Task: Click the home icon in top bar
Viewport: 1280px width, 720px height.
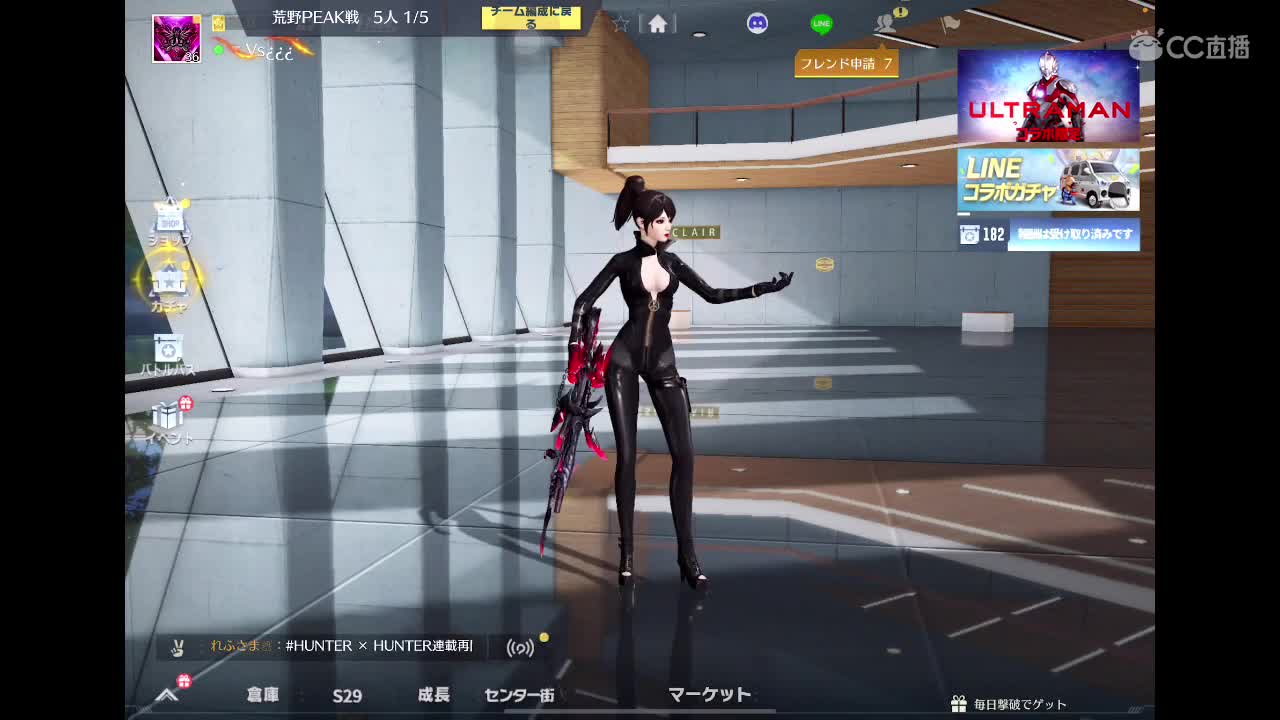Action: point(658,23)
